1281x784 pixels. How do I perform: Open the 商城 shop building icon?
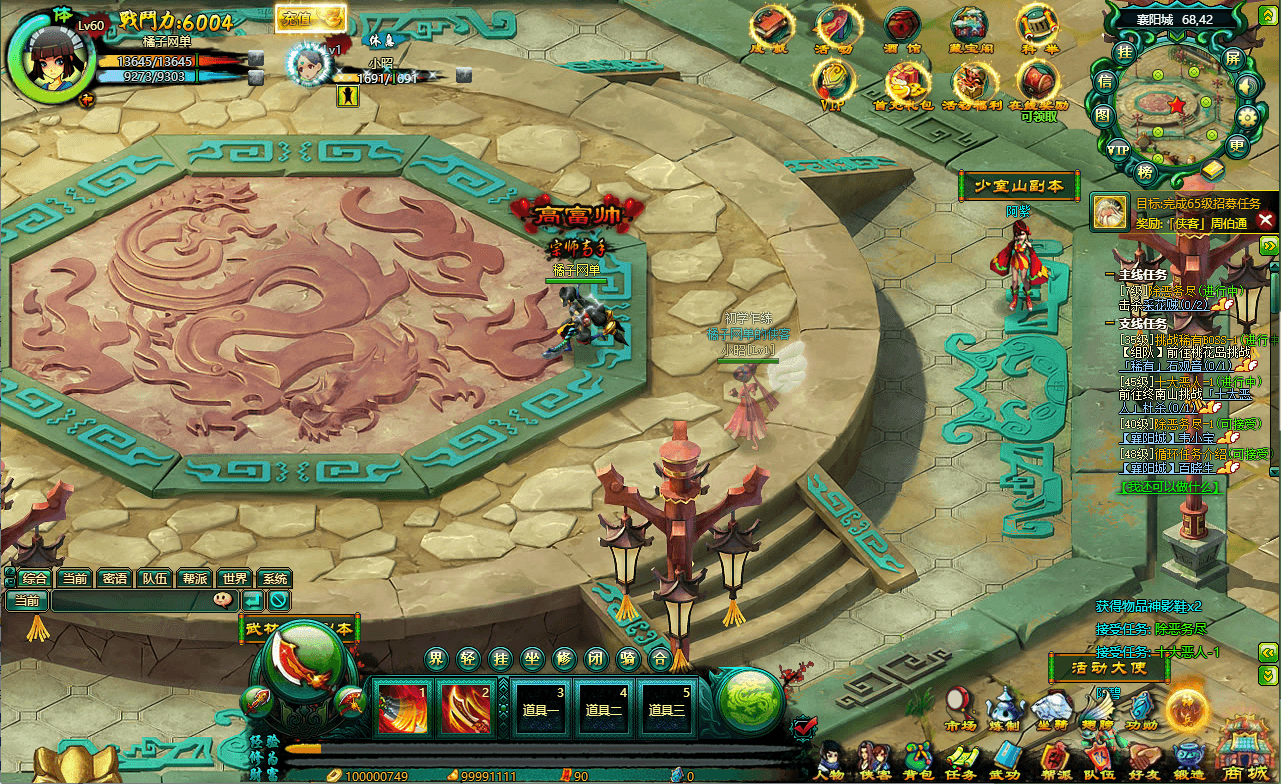[1244, 750]
